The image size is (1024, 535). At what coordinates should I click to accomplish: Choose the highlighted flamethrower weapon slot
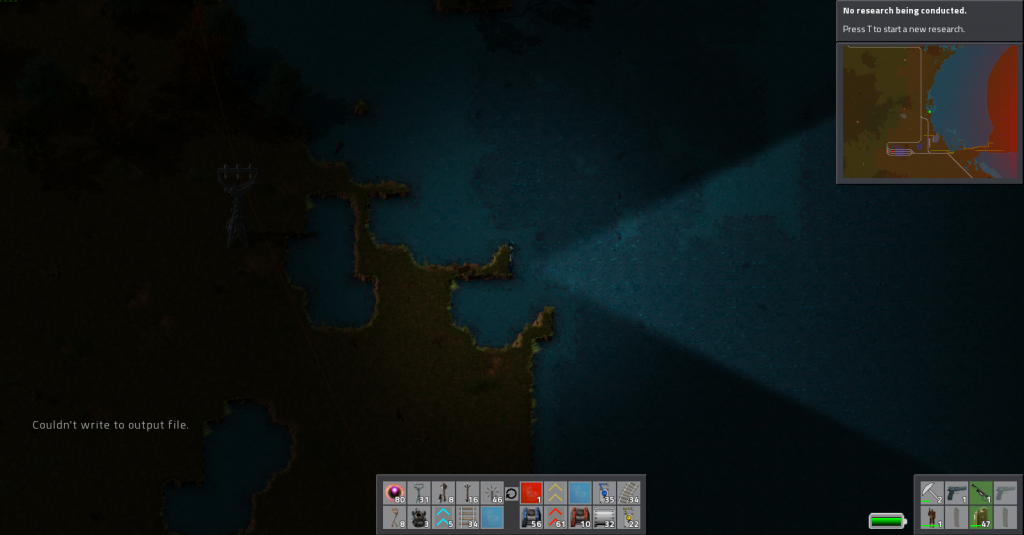[x=981, y=493]
